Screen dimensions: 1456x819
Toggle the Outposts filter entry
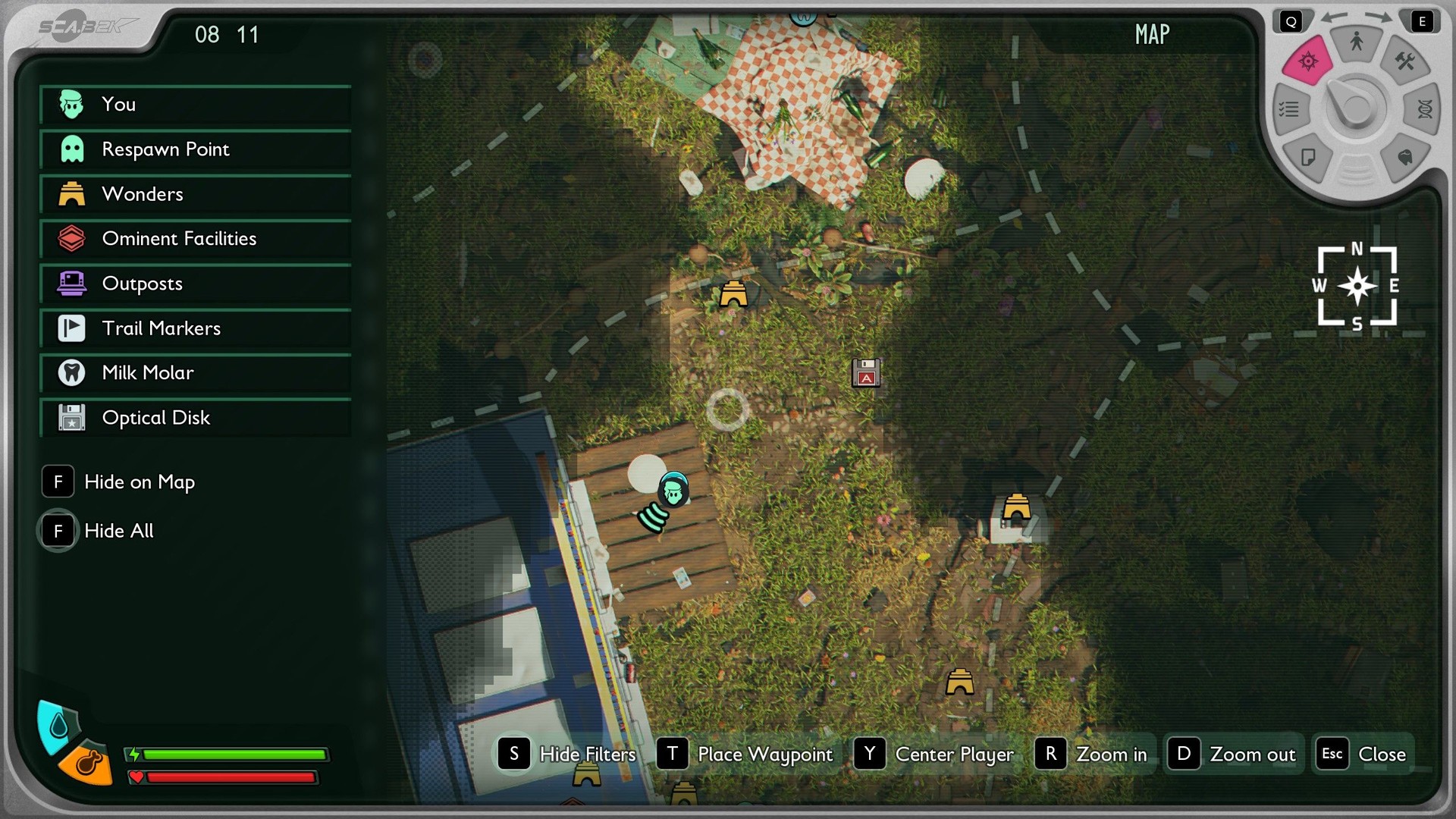pos(195,284)
